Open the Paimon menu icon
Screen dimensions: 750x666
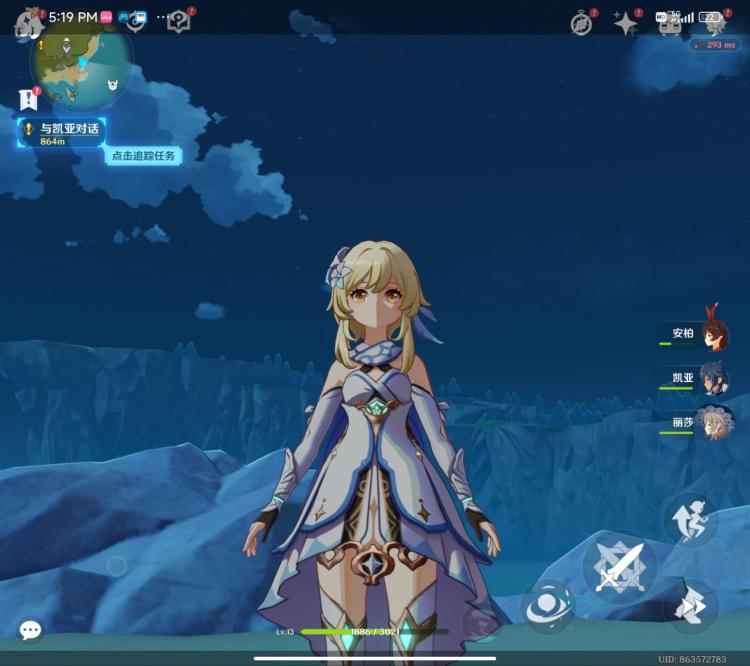[x=27, y=24]
